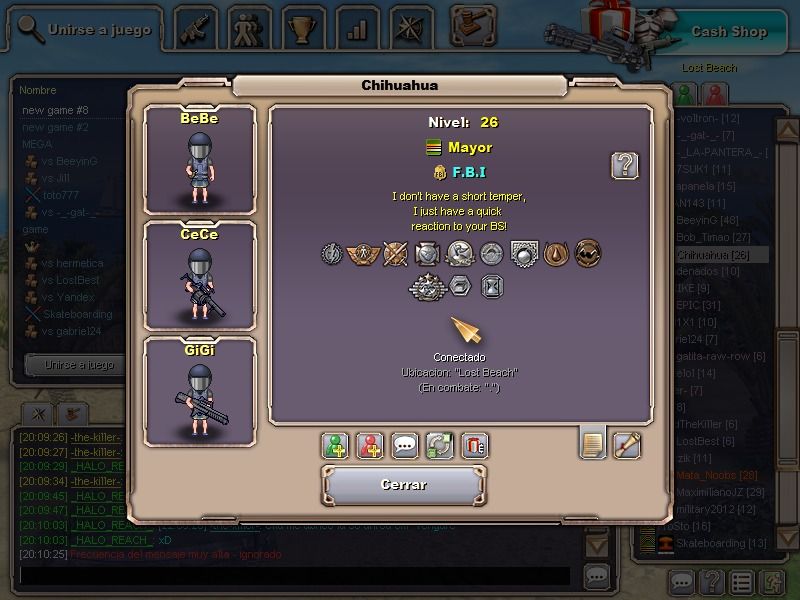The height and width of the screenshot is (600, 800).
Task: Select the BeBe soldier portrait
Action: (199, 160)
